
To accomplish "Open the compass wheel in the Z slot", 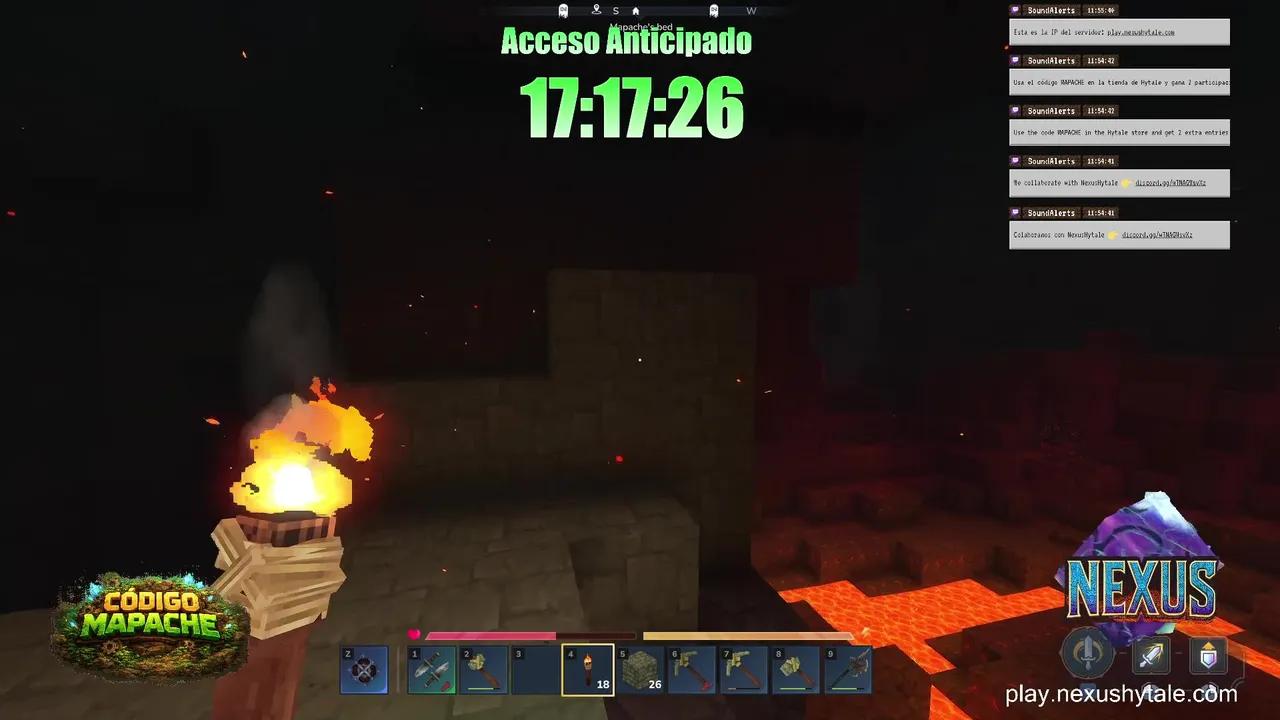I will tap(364, 668).
